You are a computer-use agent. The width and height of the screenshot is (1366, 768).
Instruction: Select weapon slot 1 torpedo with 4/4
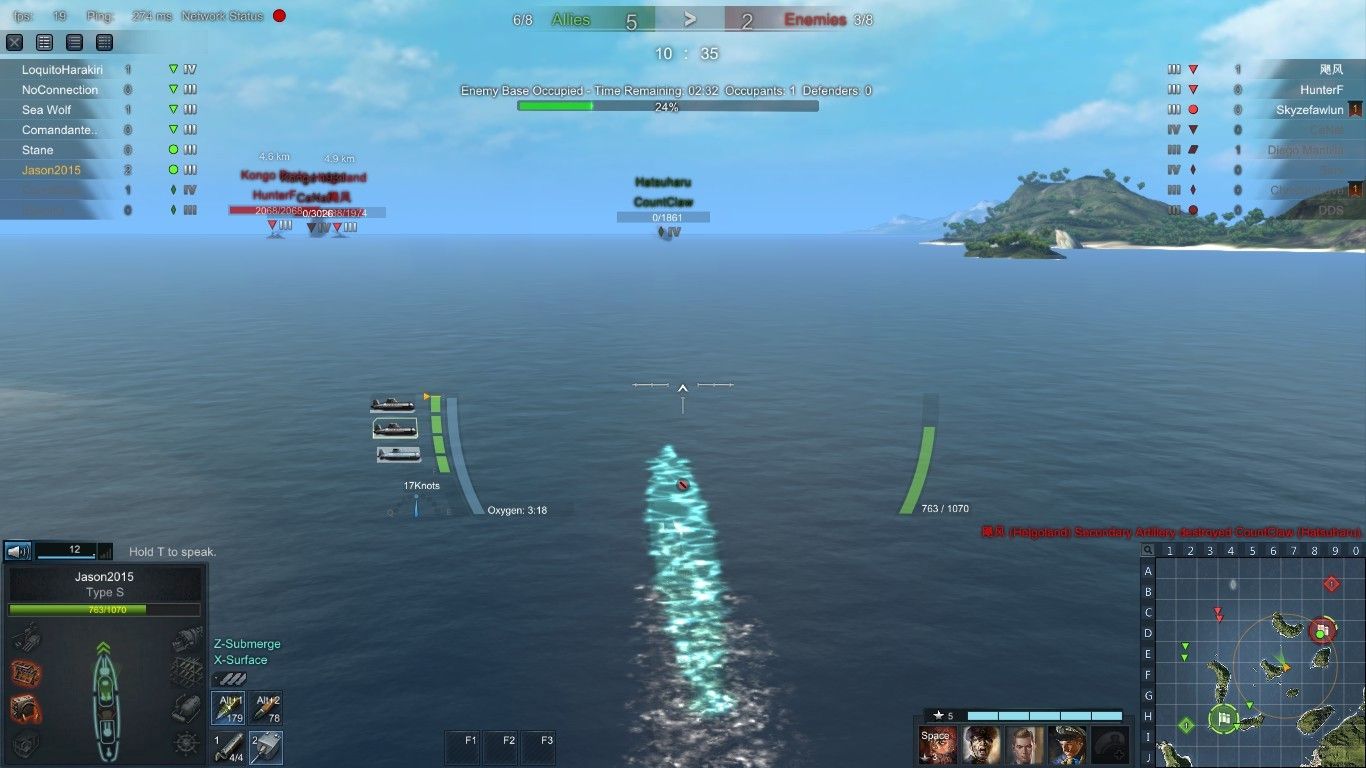tap(228, 747)
